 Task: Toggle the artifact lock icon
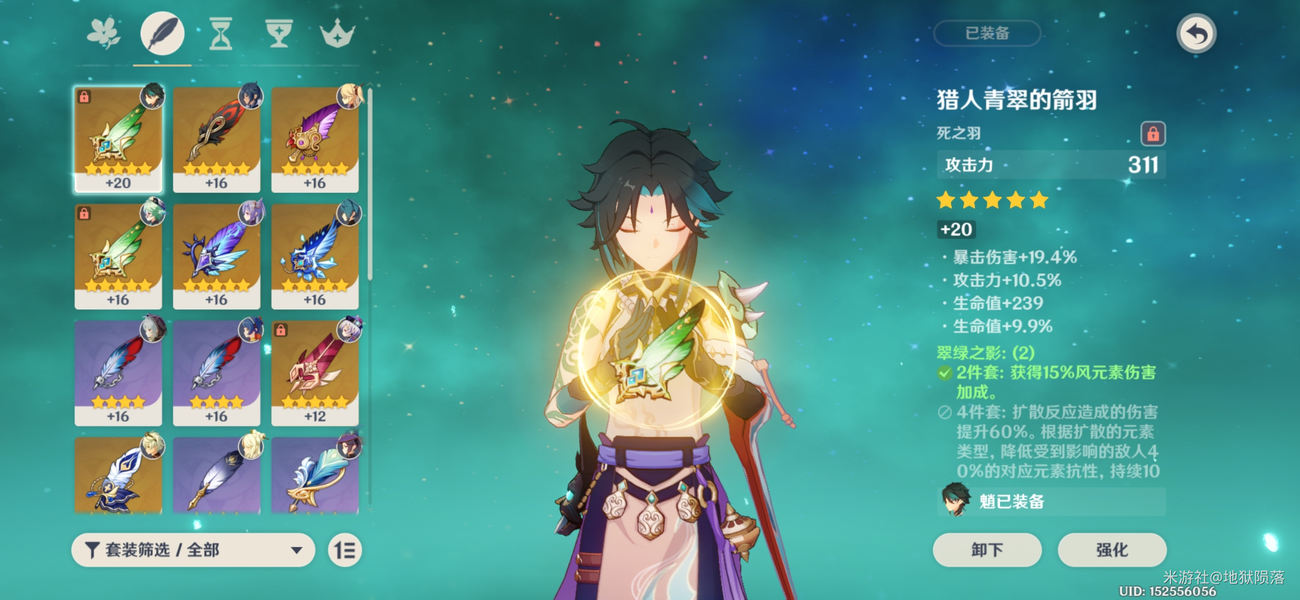pos(1153,134)
